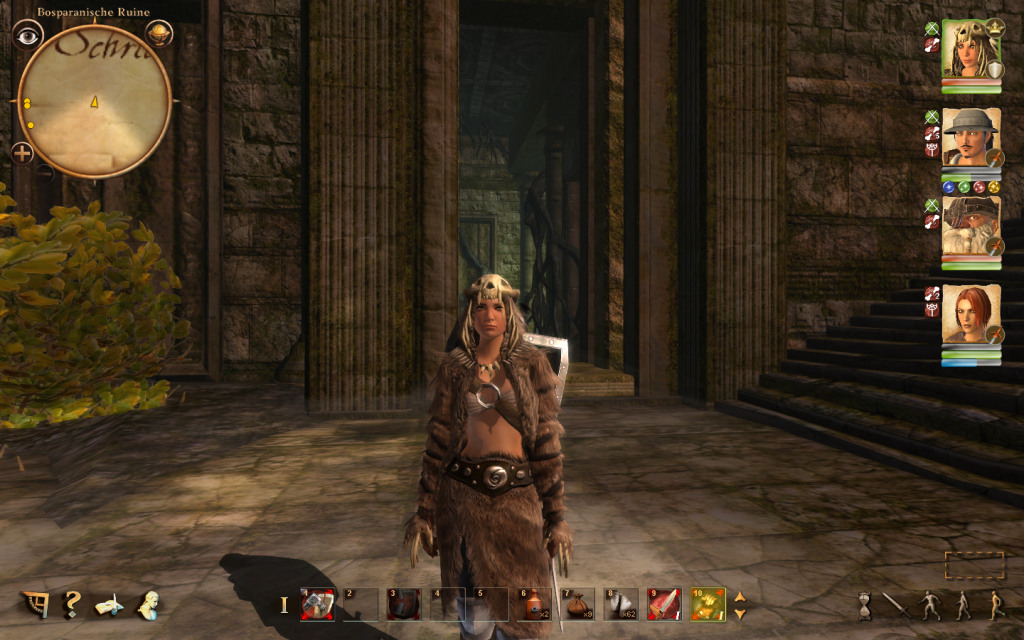Switch quickbar page with the up arrow
This screenshot has width=1024, height=640.
tap(740, 597)
